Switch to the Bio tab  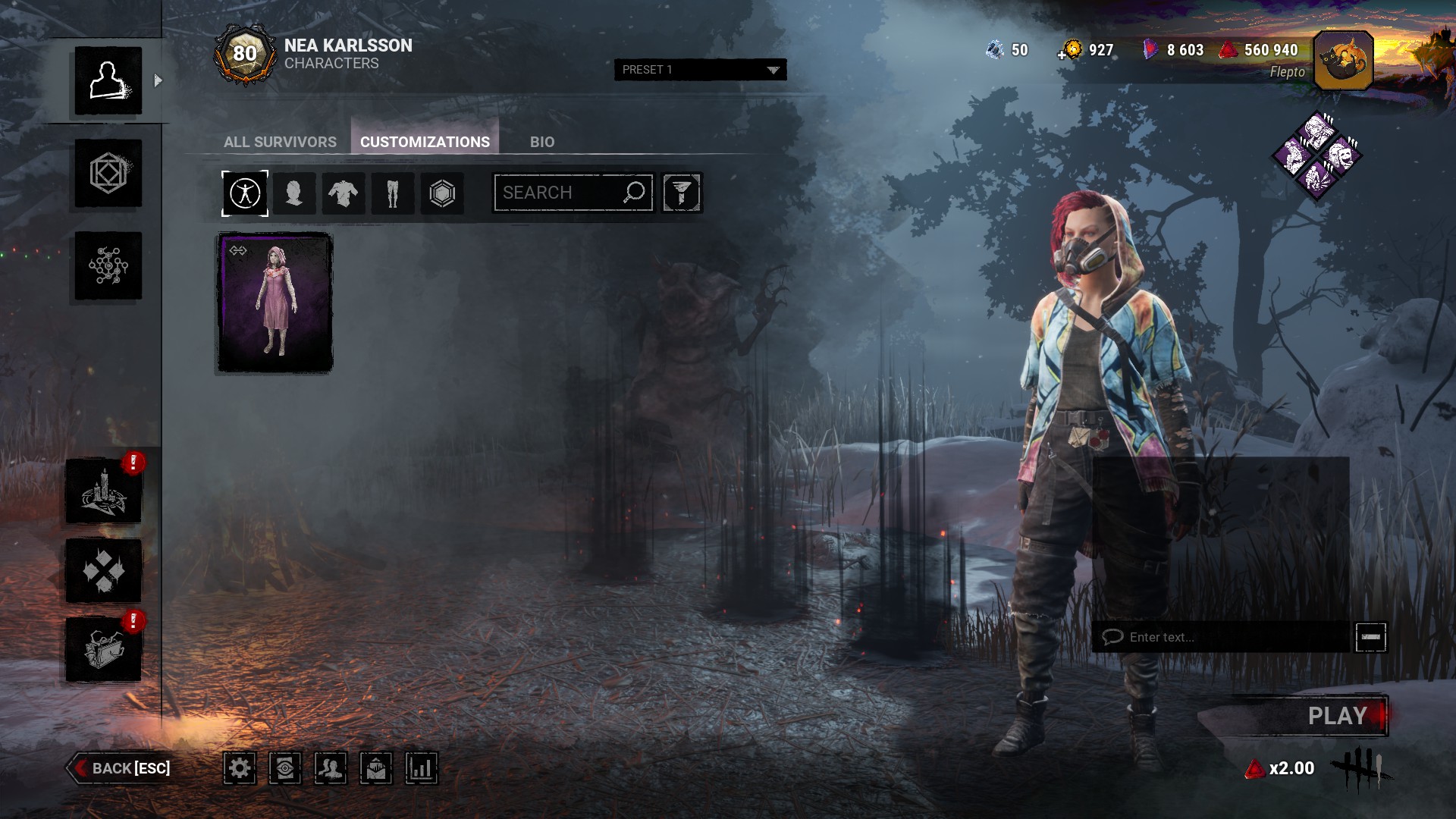click(541, 142)
